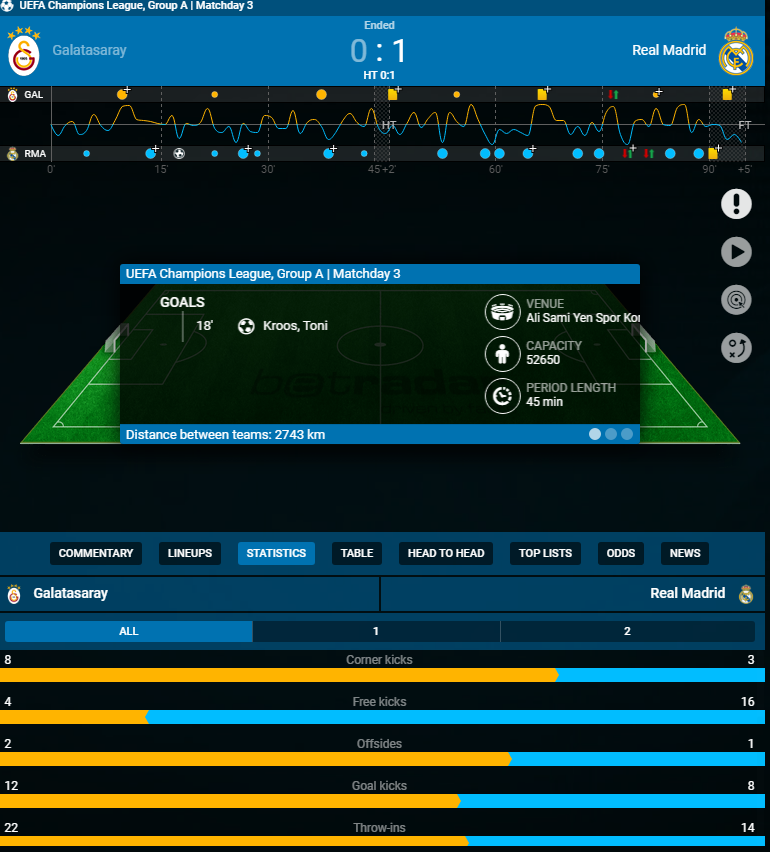Show statistics for ALL periods
Image resolution: width=770 pixels, height=852 pixels.
point(129,631)
